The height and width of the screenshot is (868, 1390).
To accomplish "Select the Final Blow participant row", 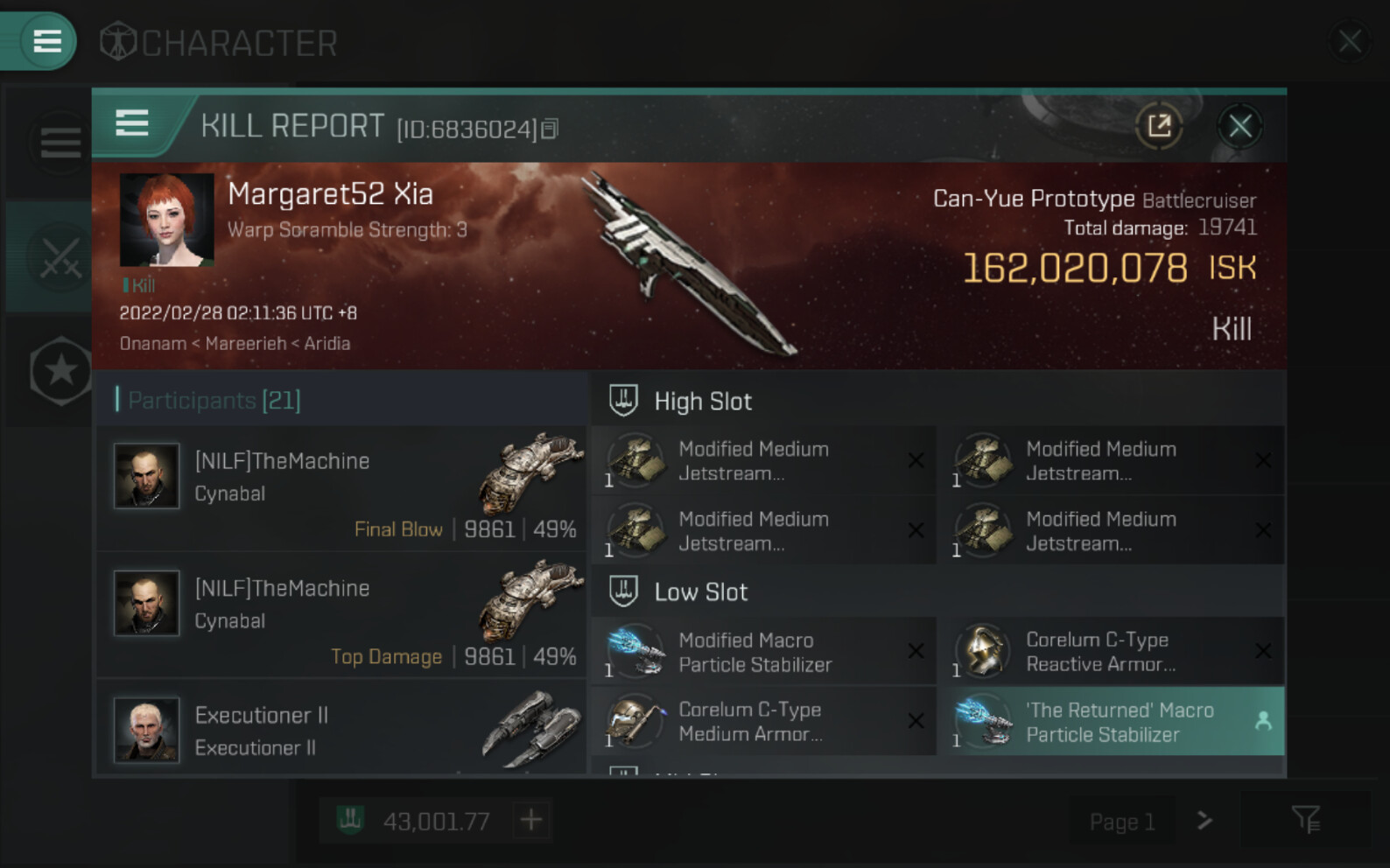I will coord(341,488).
